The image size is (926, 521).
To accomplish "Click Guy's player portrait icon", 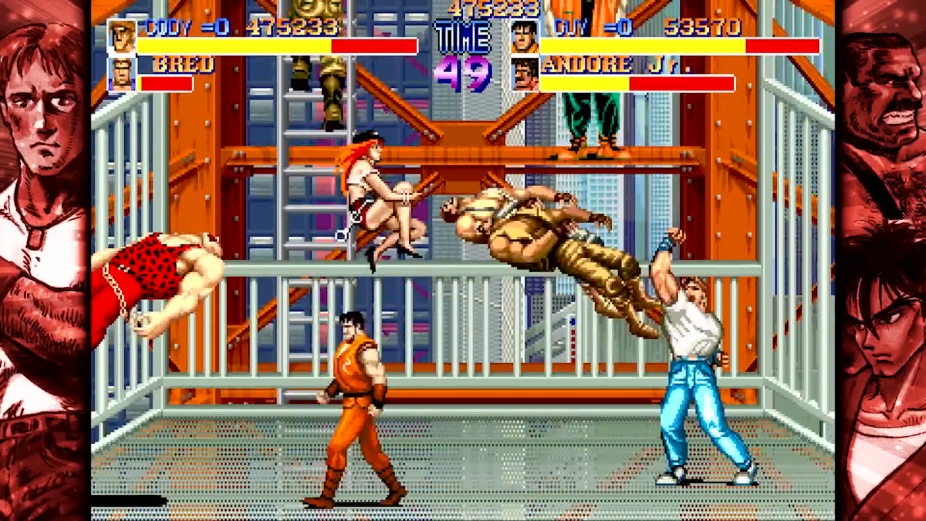I will click(524, 37).
